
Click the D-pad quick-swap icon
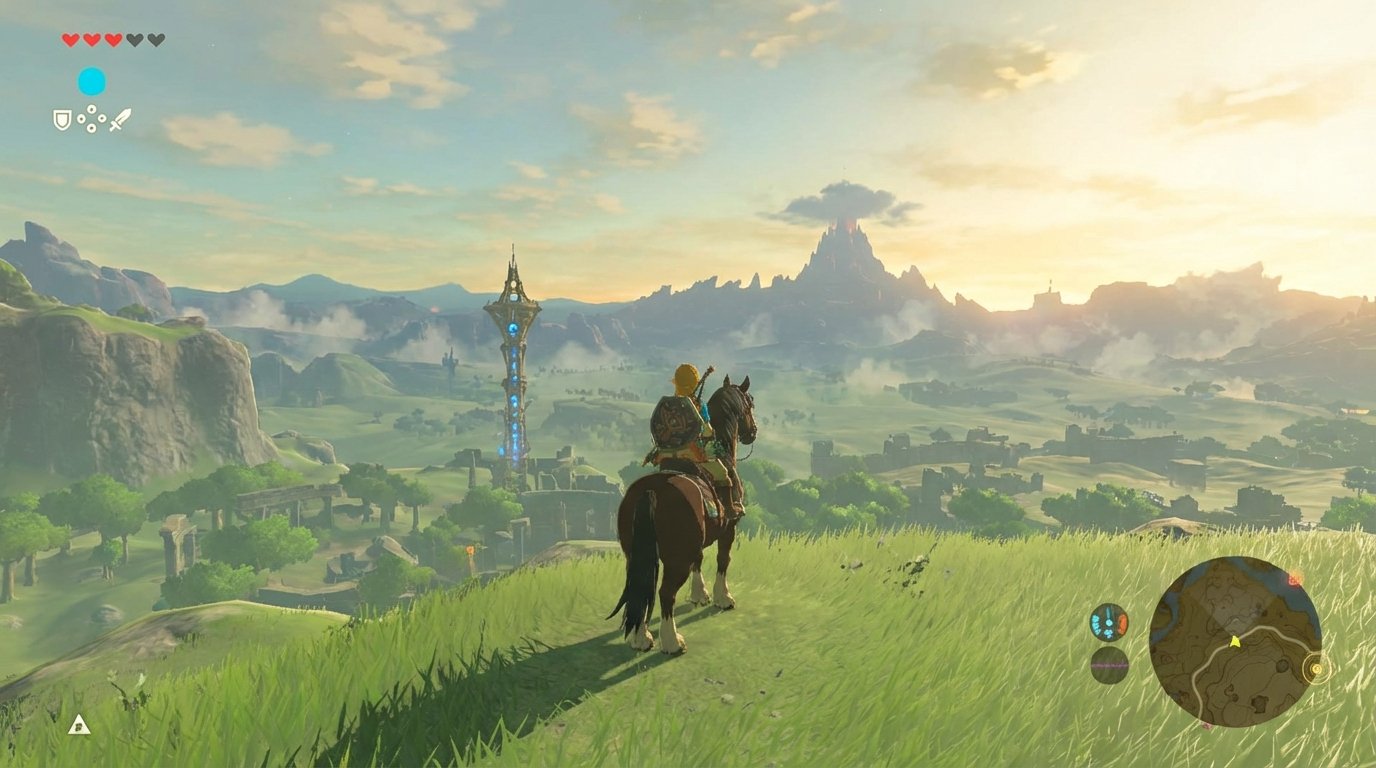pos(91,119)
